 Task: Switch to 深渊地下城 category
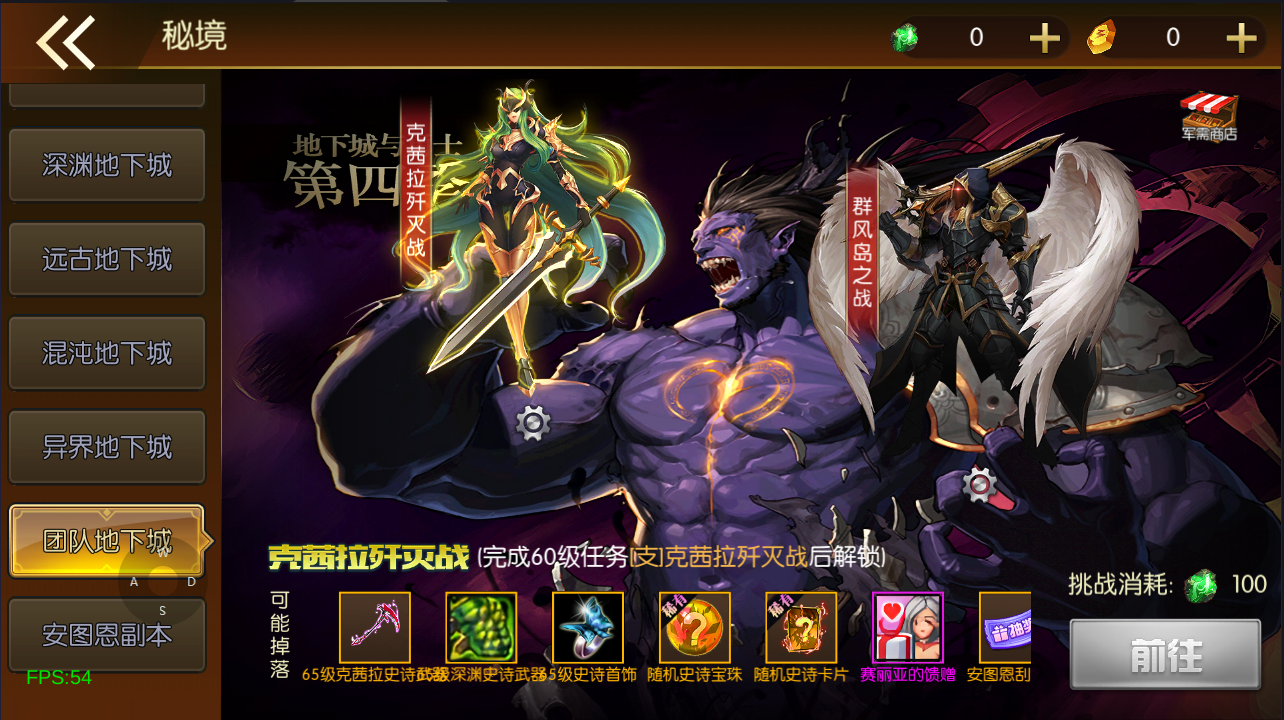click(106, 164)
